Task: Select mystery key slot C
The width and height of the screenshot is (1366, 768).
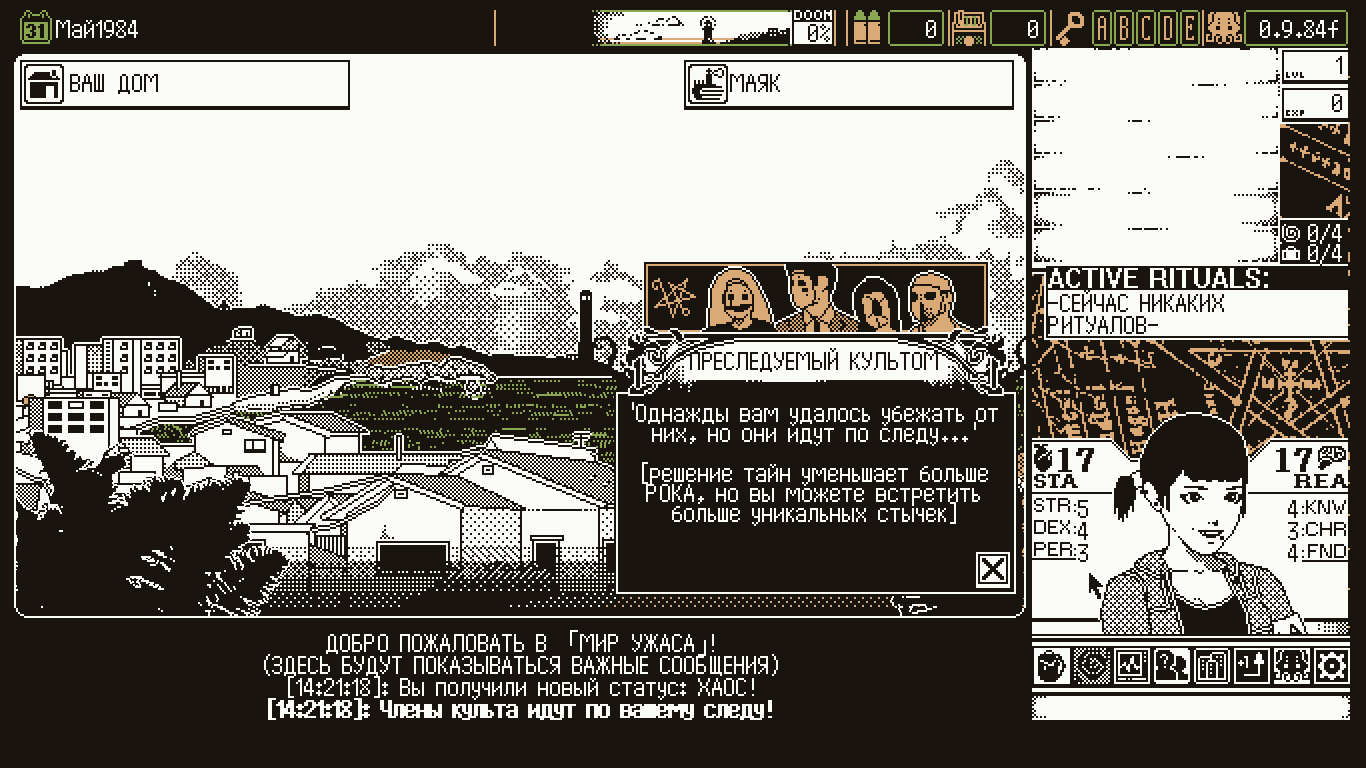Action: tap(1147, 28)
